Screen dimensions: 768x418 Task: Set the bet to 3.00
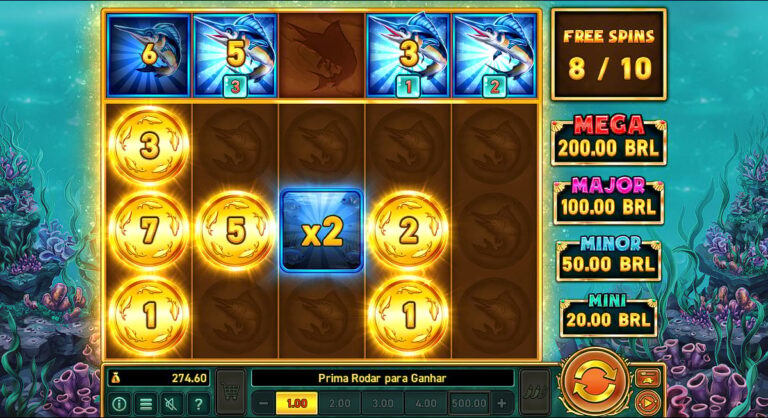[385, 403]
